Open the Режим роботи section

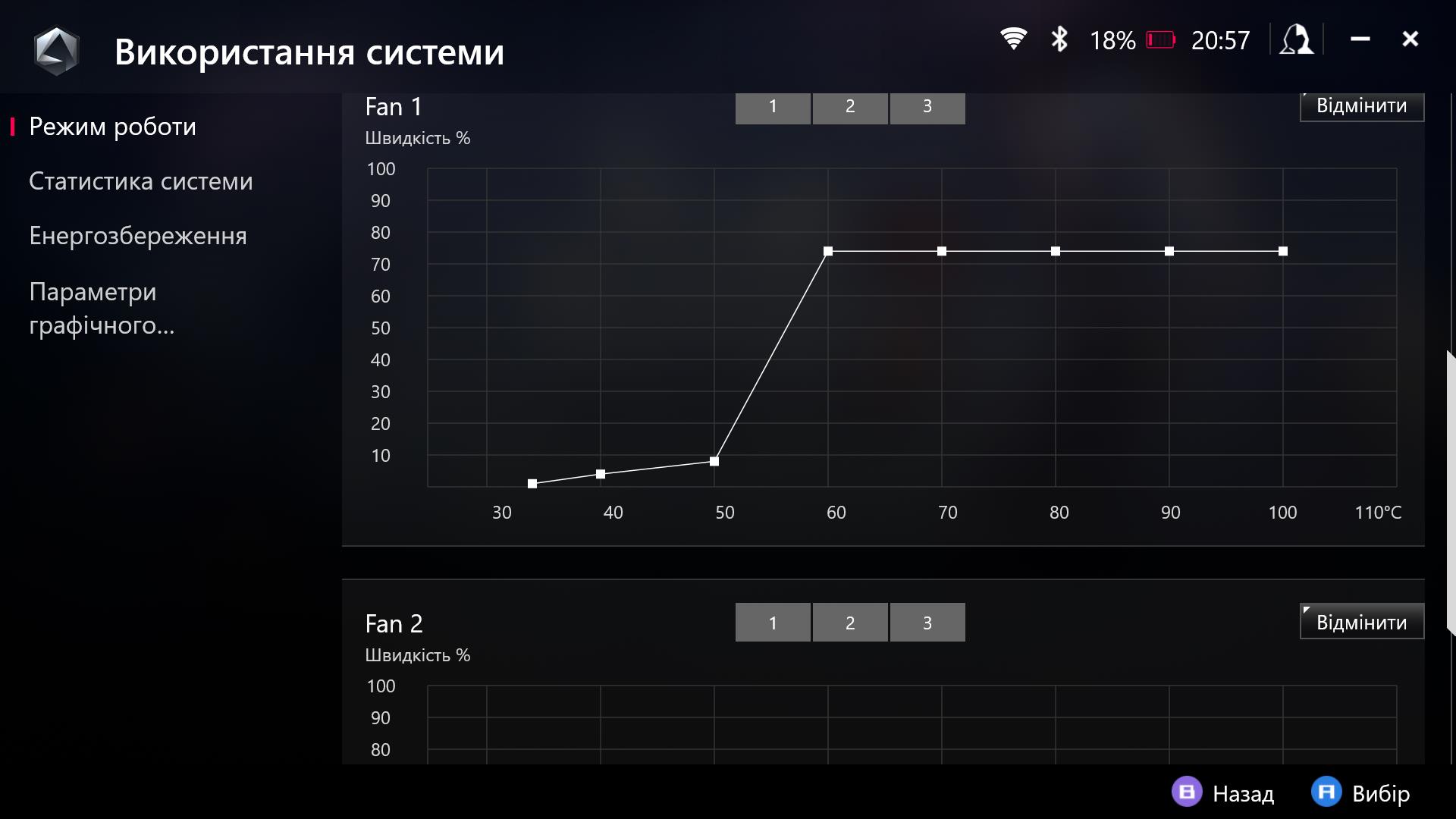(112, 127)
